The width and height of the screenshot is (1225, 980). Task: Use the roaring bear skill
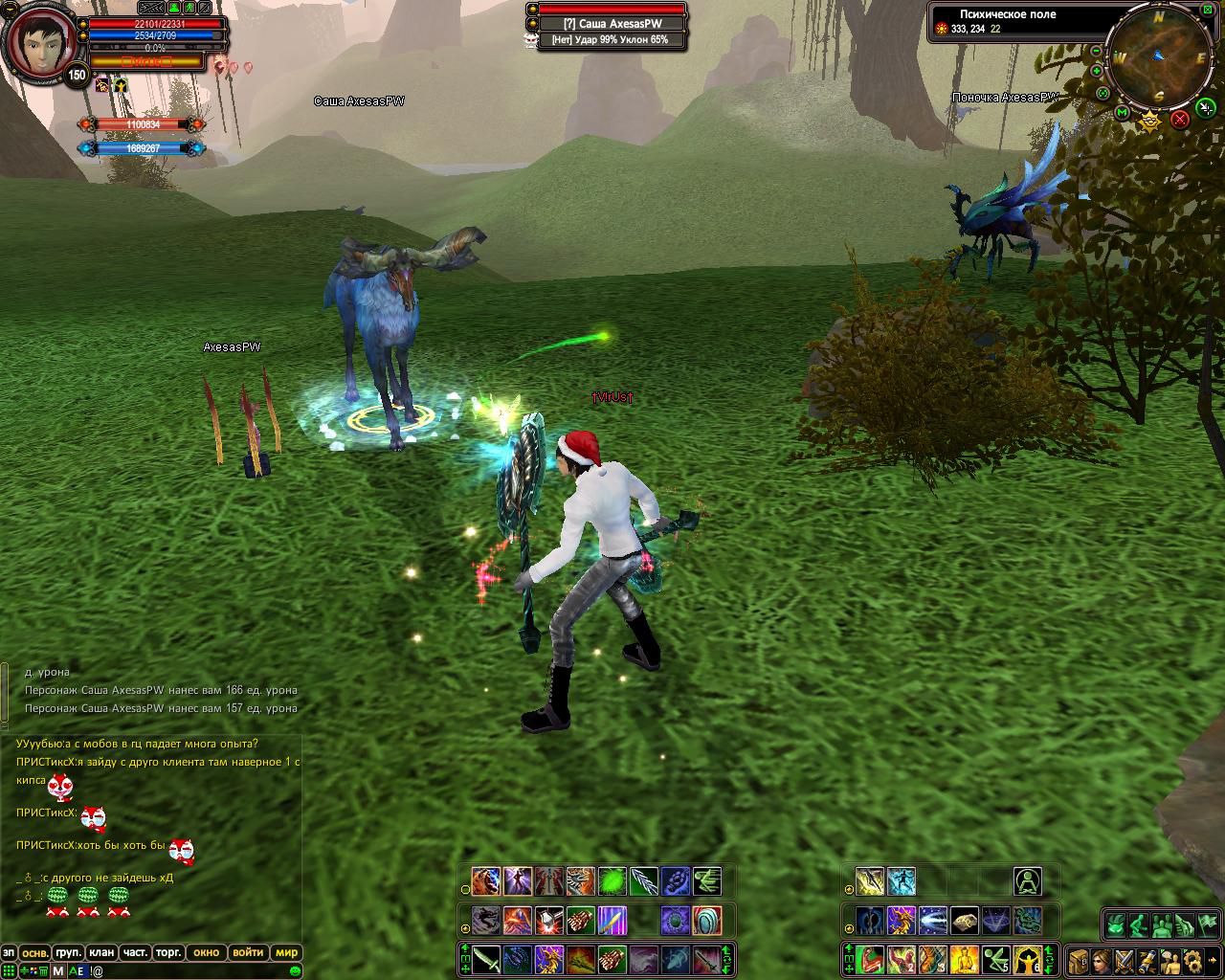486,880
